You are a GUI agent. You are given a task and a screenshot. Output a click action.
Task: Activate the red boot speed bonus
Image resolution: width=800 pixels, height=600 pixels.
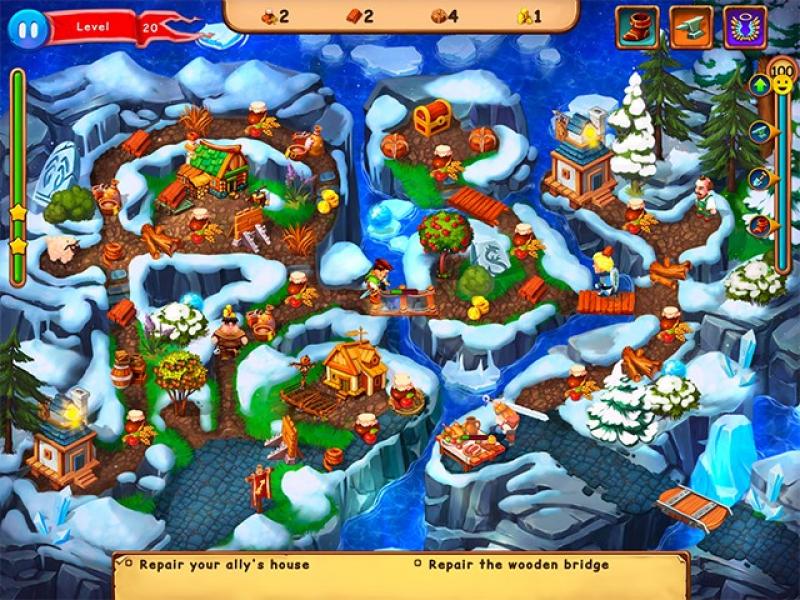click(636, 27)
